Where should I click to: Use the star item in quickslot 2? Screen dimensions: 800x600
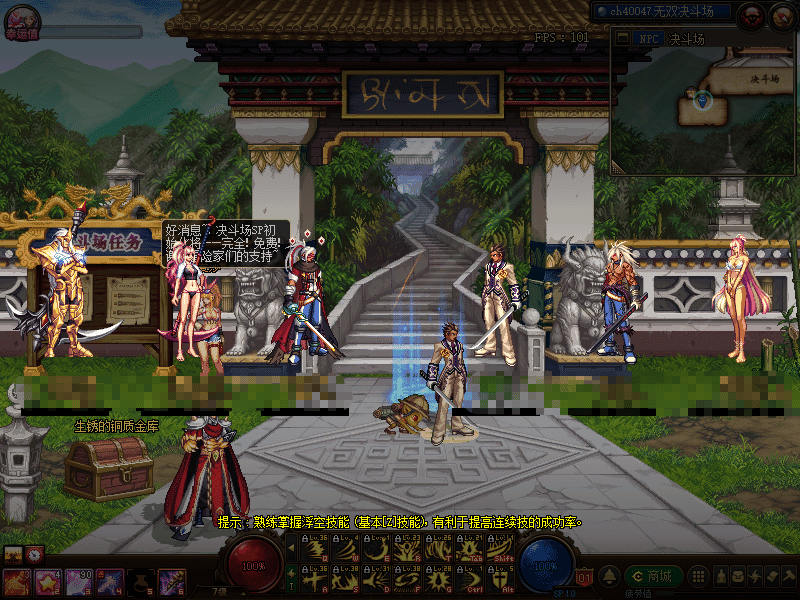point(47,581)
